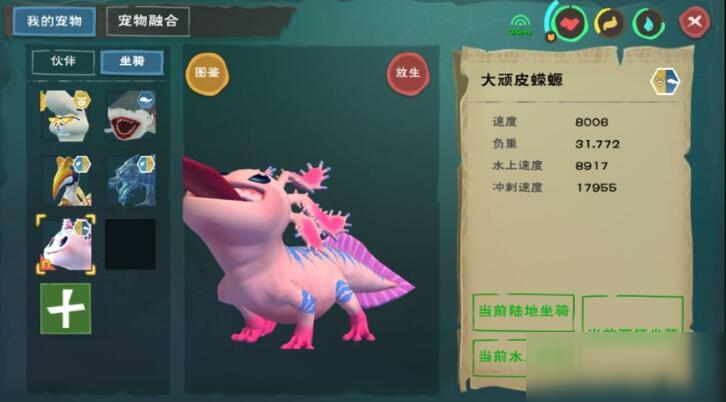Select the white cat mount portrait
Screen dimensions: 726x402
click(x=64, y=115)
